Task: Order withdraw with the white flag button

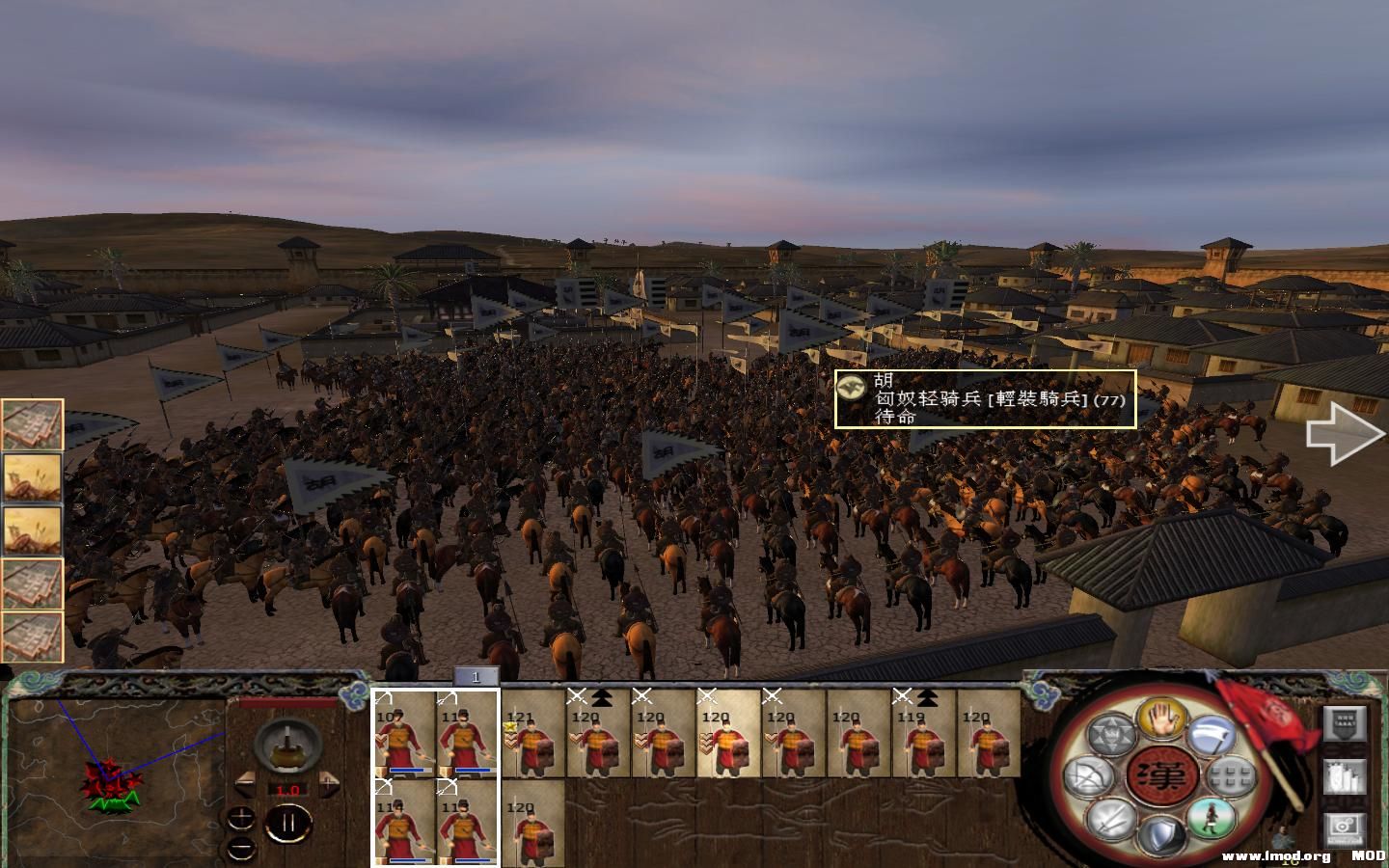Action: pos(1212,736)
